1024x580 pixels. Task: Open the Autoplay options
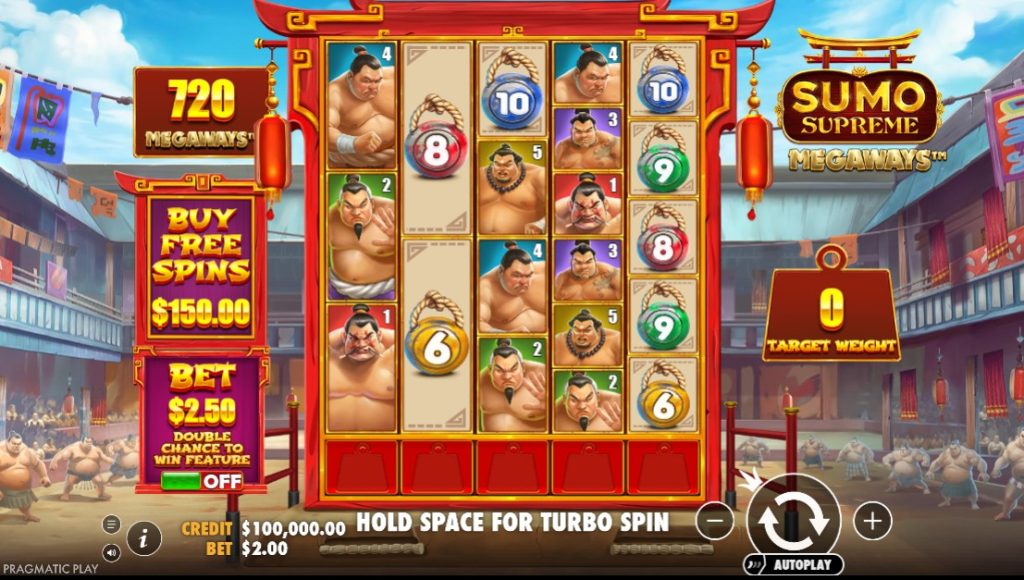click(794, 565)
